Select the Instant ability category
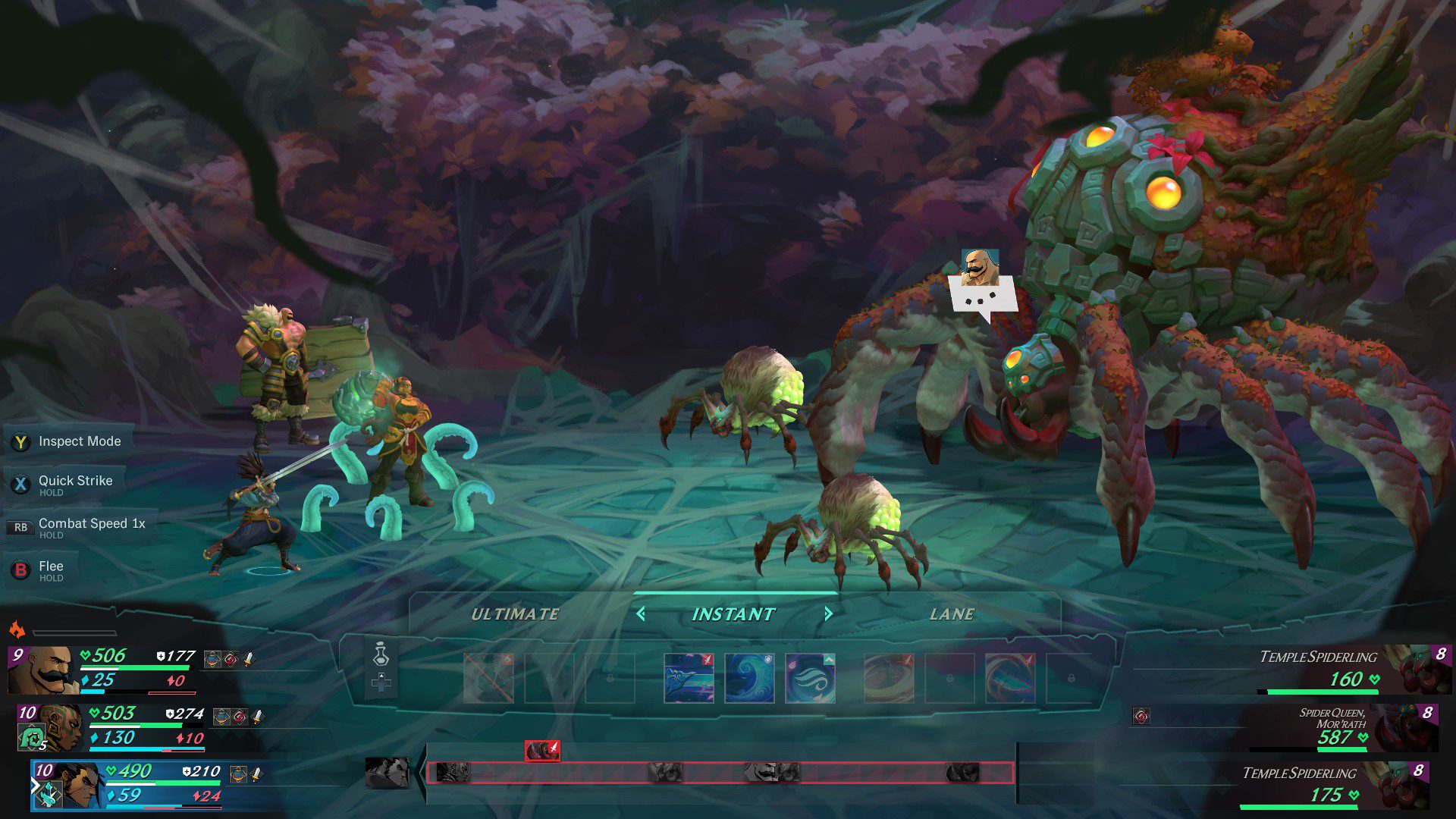Screen dimensions: 1456x819 pos(733,614)
